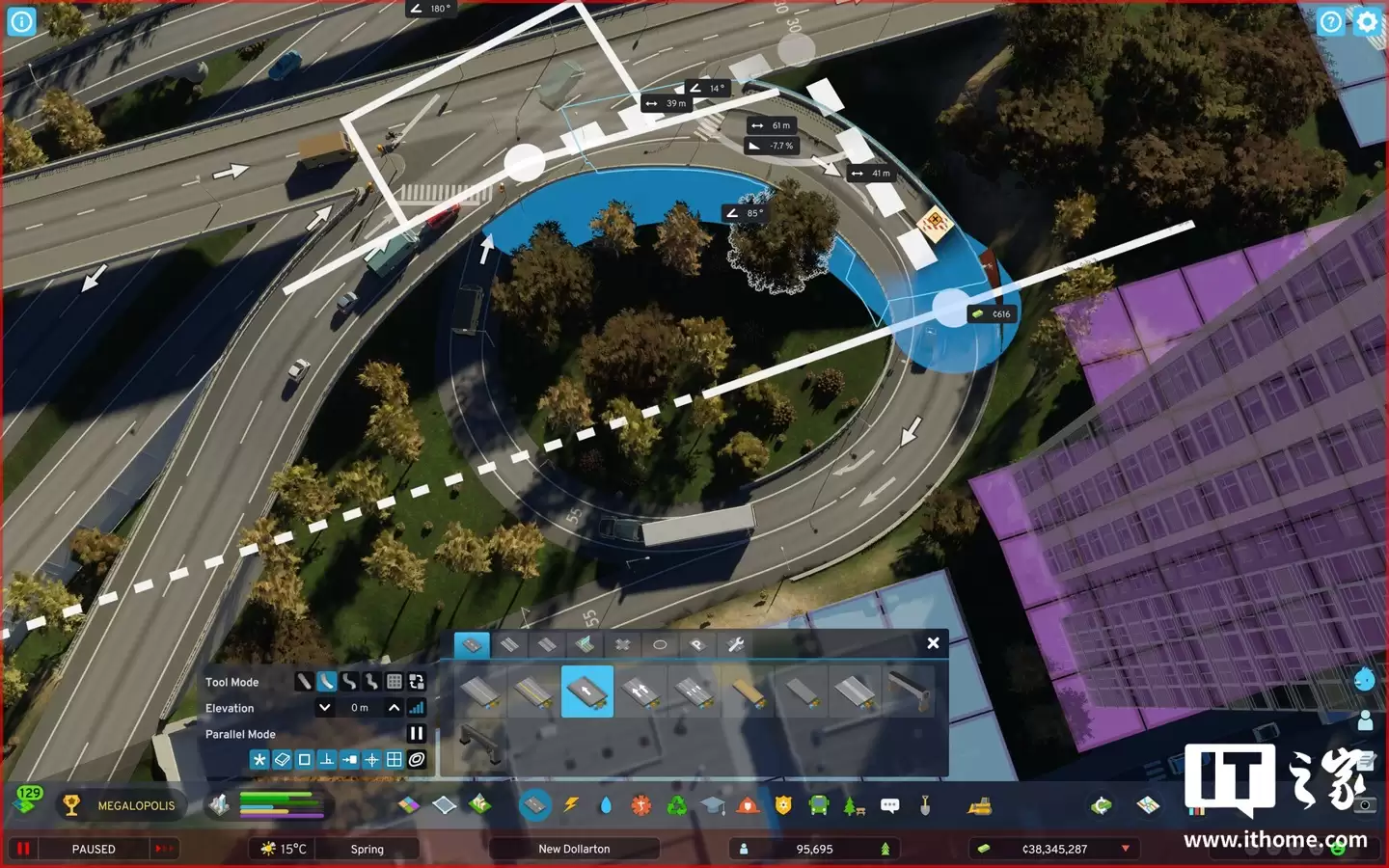Select the One-Way Road thumbnail
The image size is (1389, 868).
click(x=588, y=692)
